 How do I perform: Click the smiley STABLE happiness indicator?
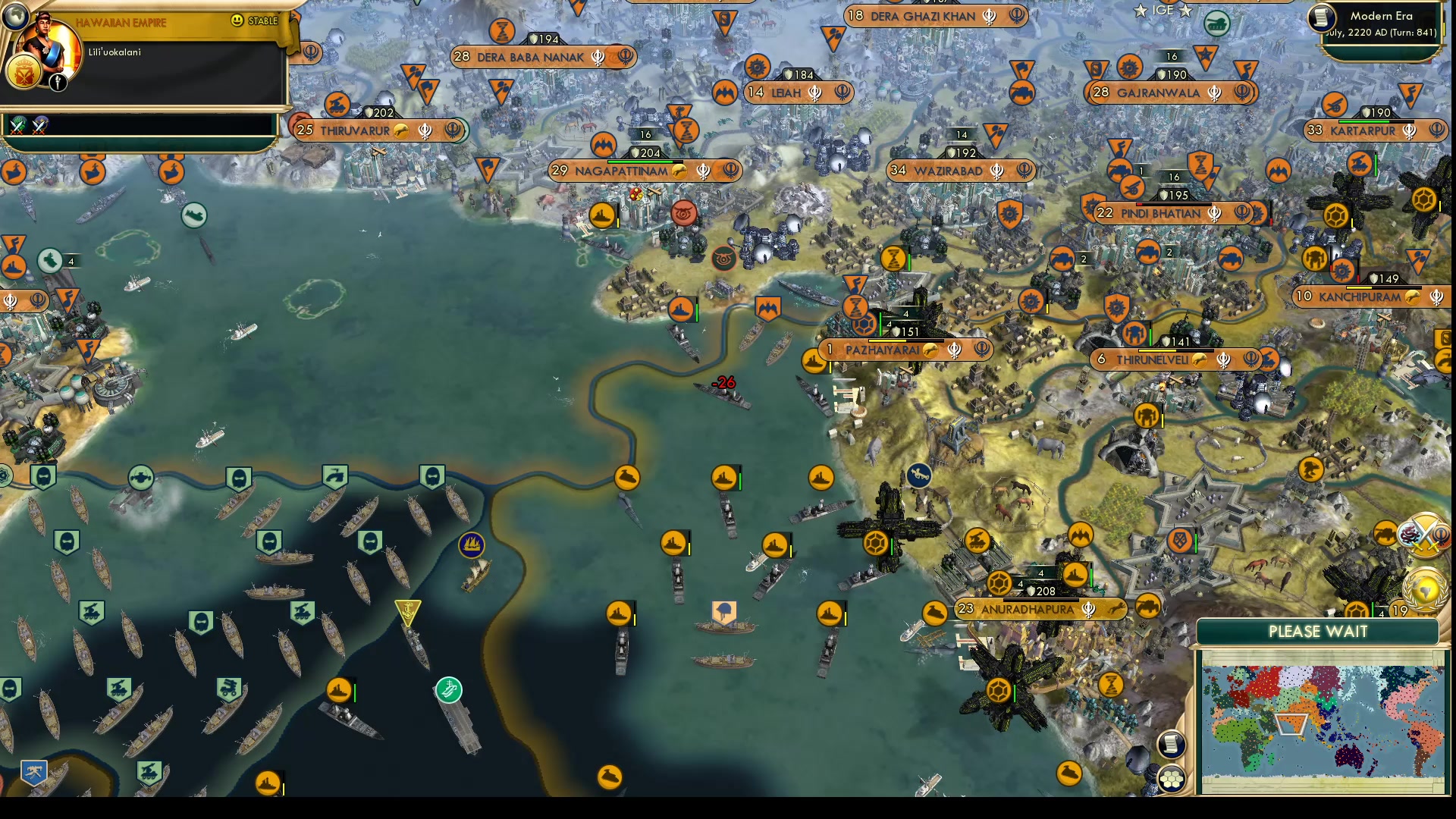[237, 21]
